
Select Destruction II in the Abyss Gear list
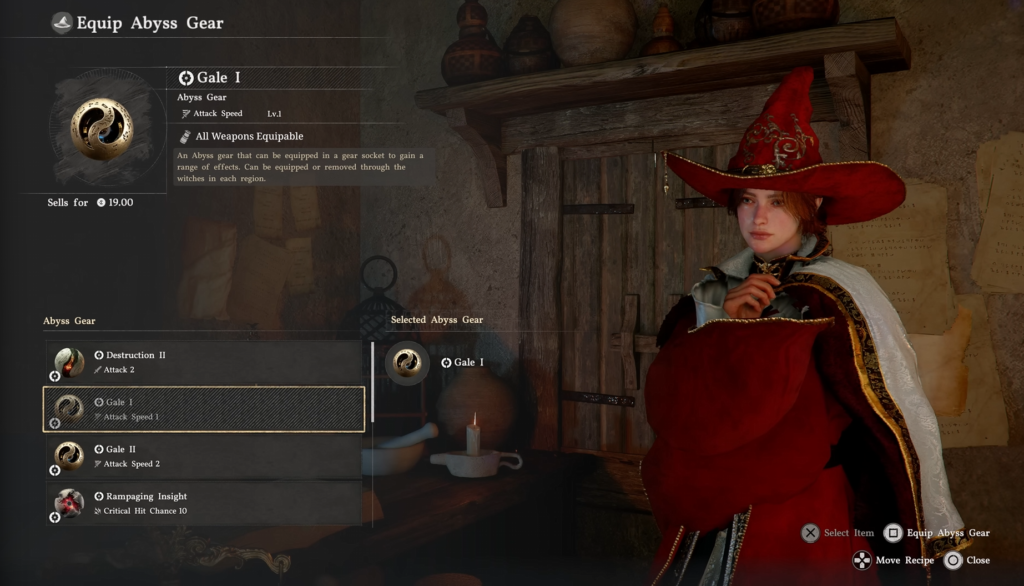(x=203, y=362)
